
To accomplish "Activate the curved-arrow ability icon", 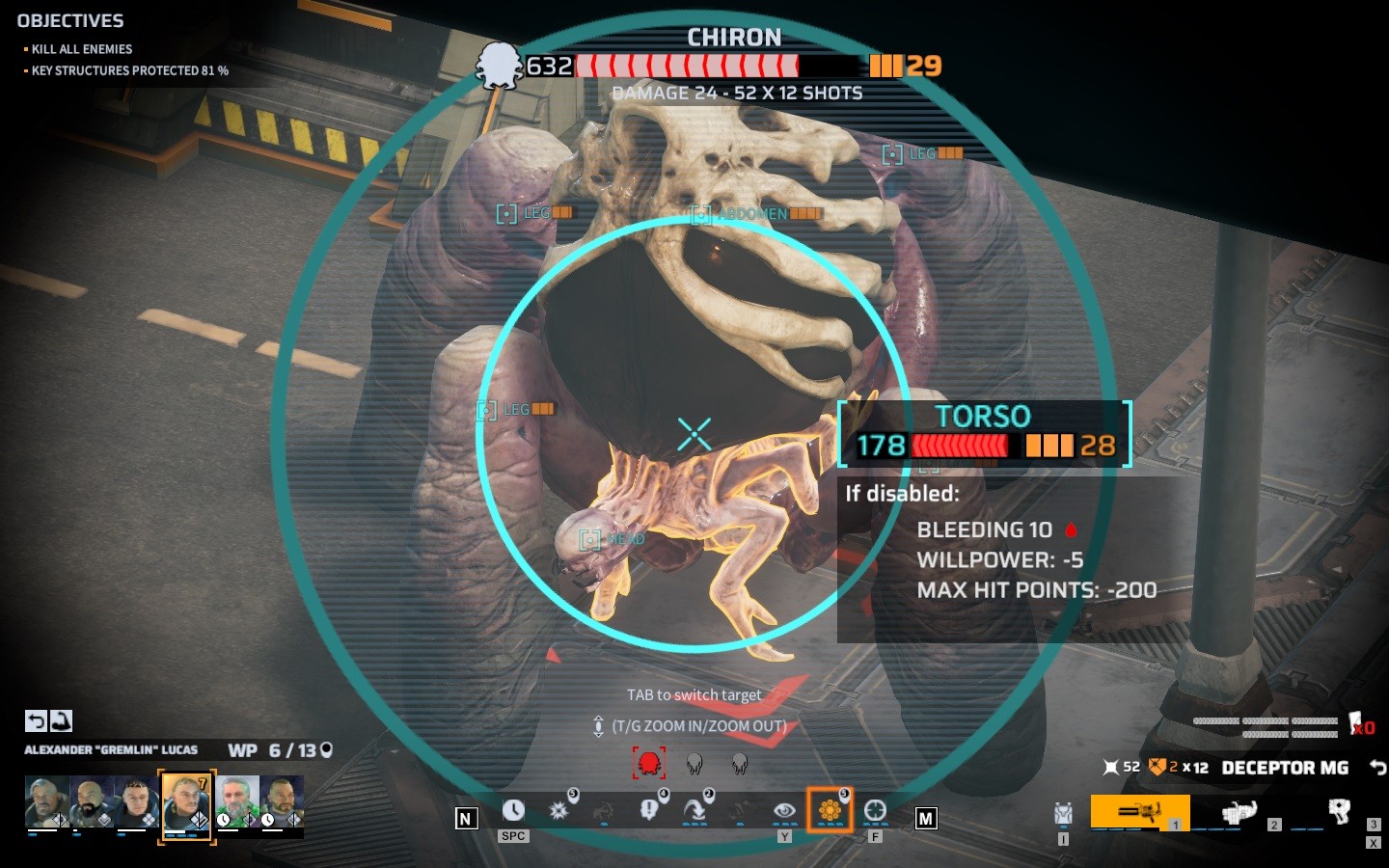I will [x=694, y=811].
